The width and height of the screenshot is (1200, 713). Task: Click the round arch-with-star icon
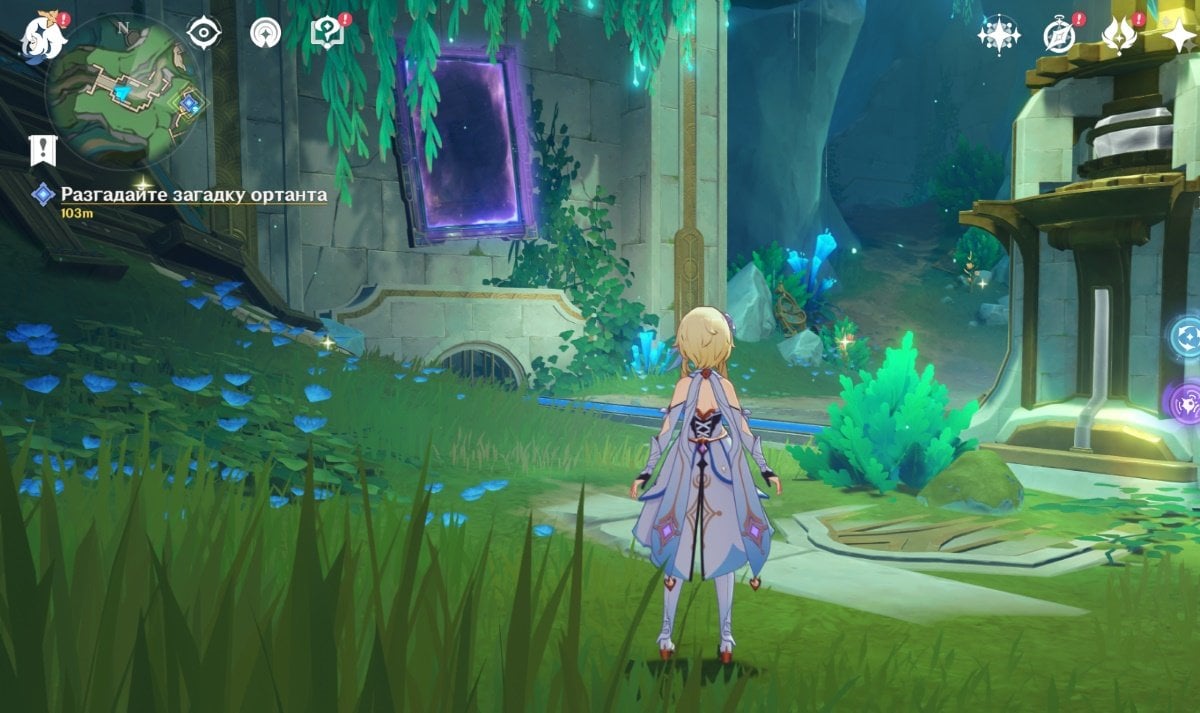[265, 34]
